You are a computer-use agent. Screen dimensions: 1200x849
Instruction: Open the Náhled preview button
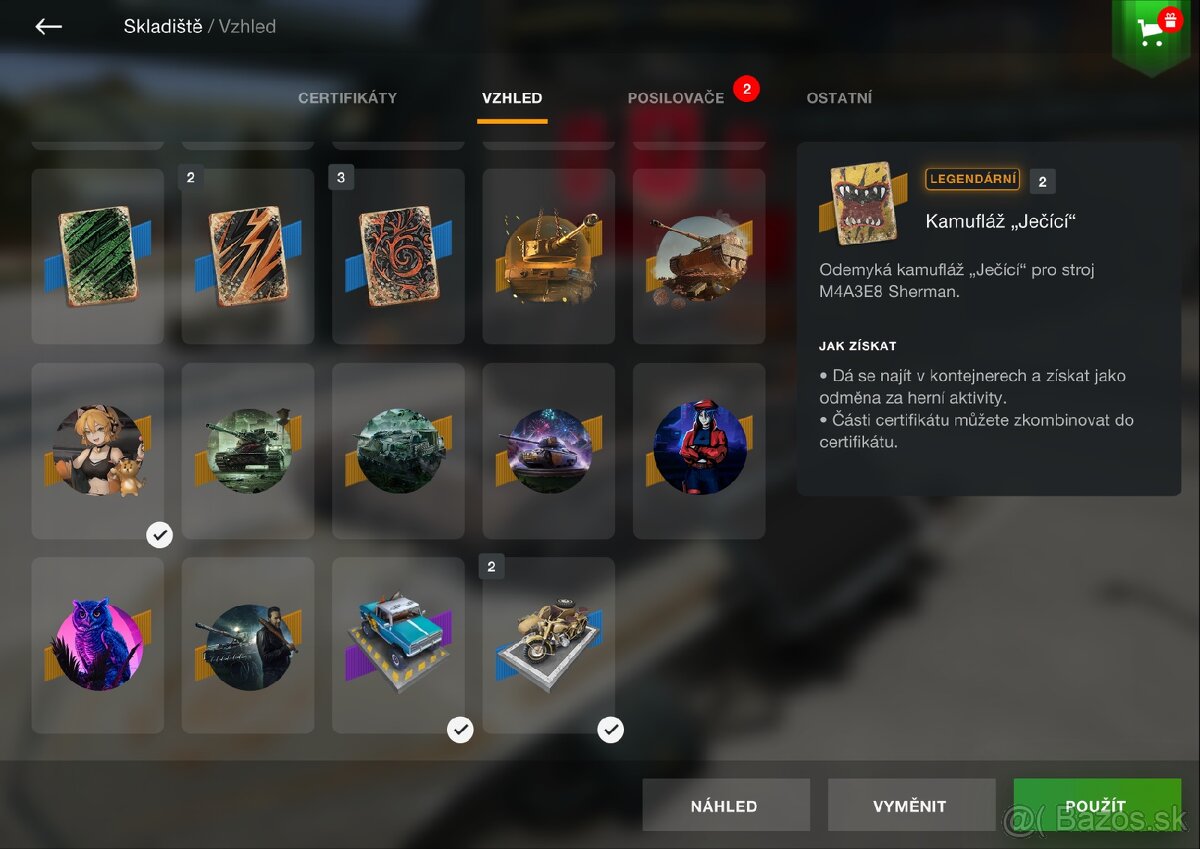[725, 805]
